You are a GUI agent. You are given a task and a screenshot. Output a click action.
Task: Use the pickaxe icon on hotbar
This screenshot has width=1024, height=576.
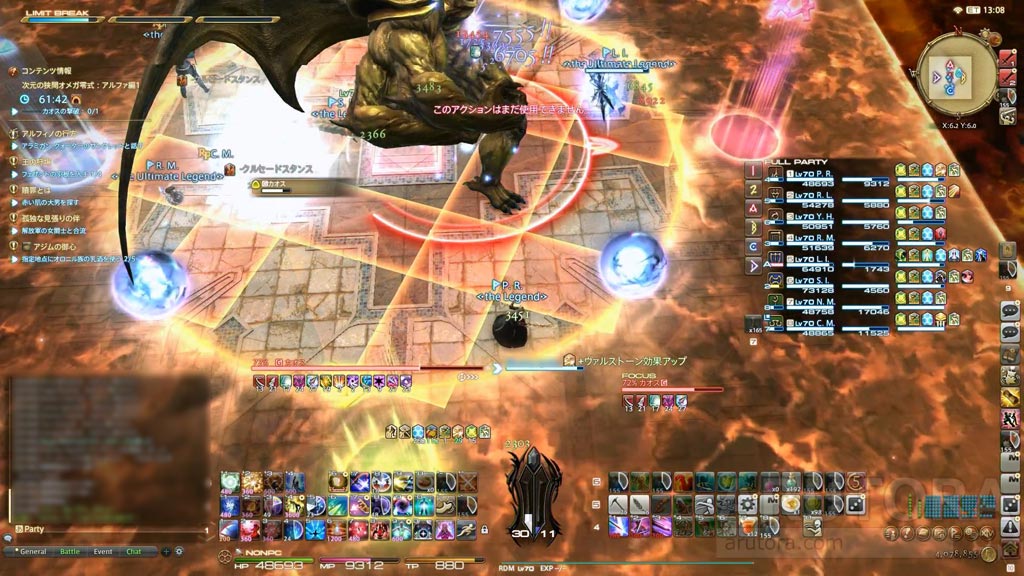(618, 504)
